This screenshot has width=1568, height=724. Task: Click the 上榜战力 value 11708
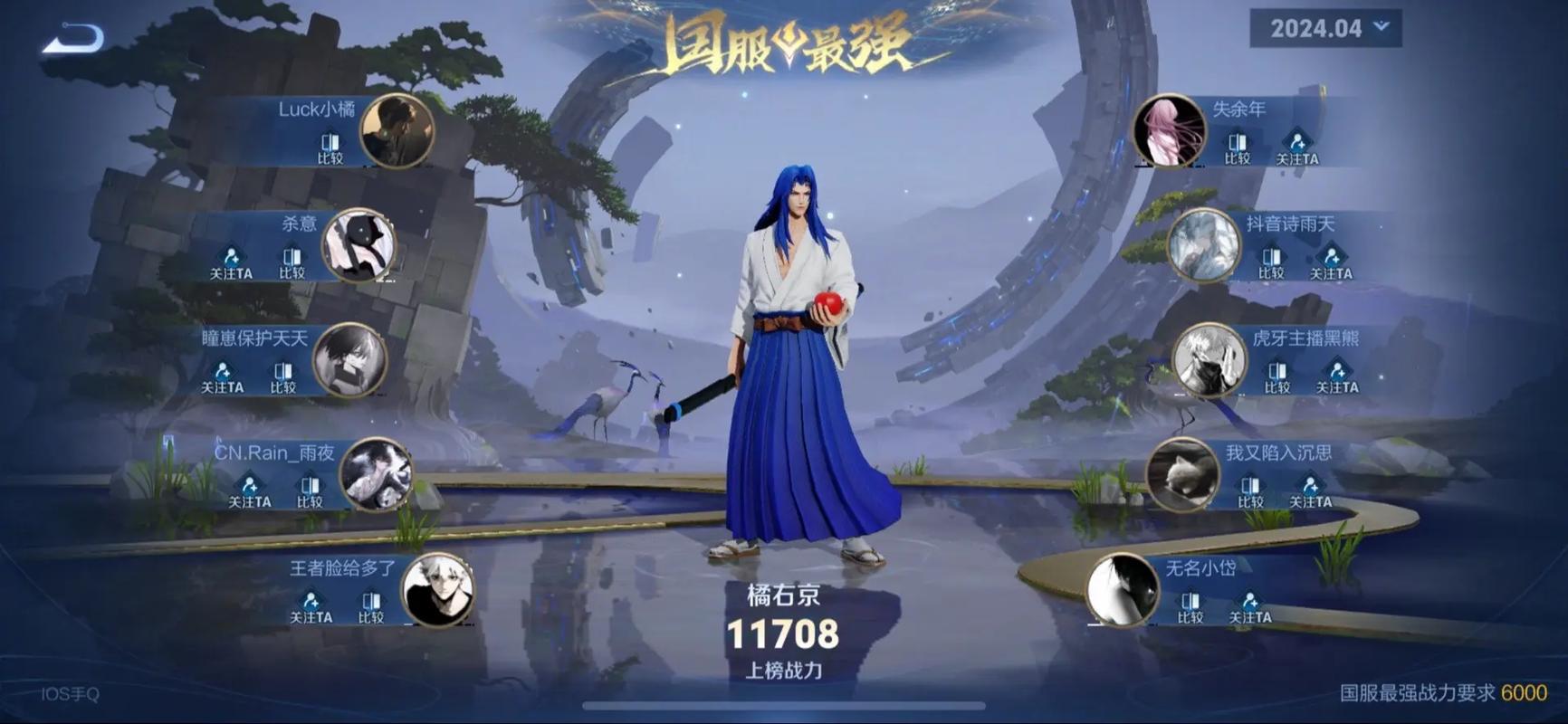(x=784, y=636)
